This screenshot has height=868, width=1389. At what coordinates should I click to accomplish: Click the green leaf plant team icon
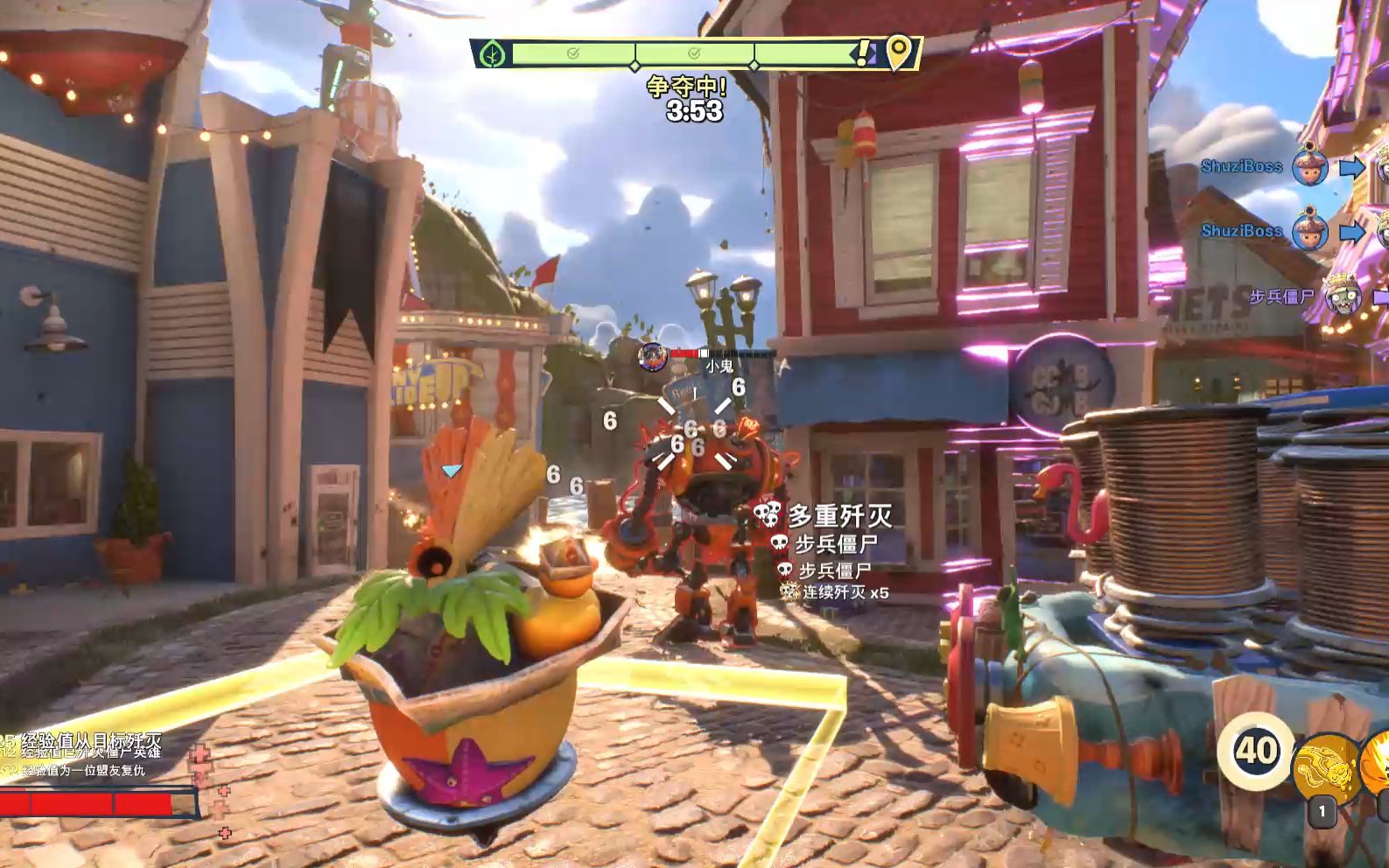point(493,54)
